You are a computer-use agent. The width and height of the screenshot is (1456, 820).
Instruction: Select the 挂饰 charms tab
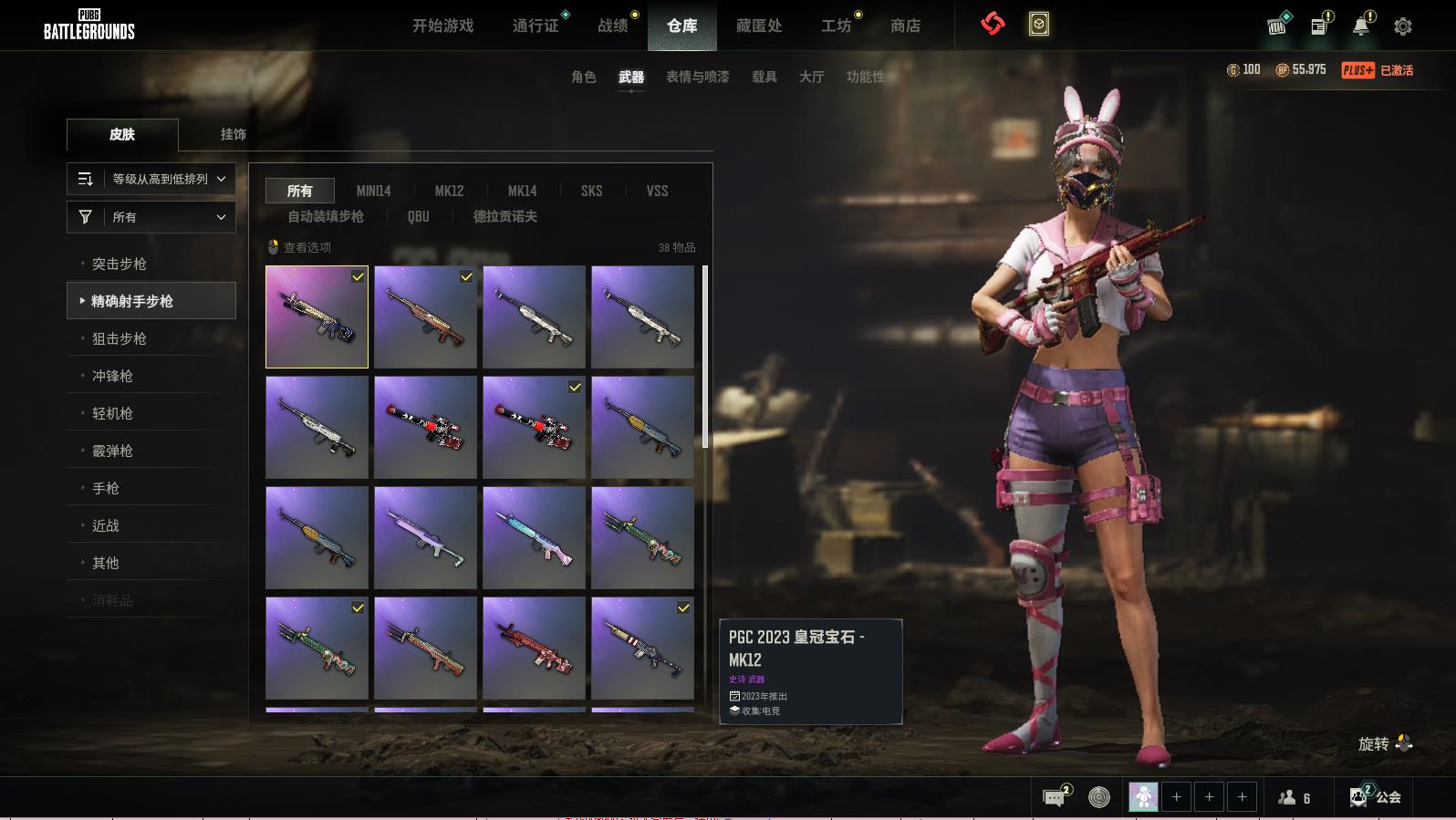pos(233,134)
